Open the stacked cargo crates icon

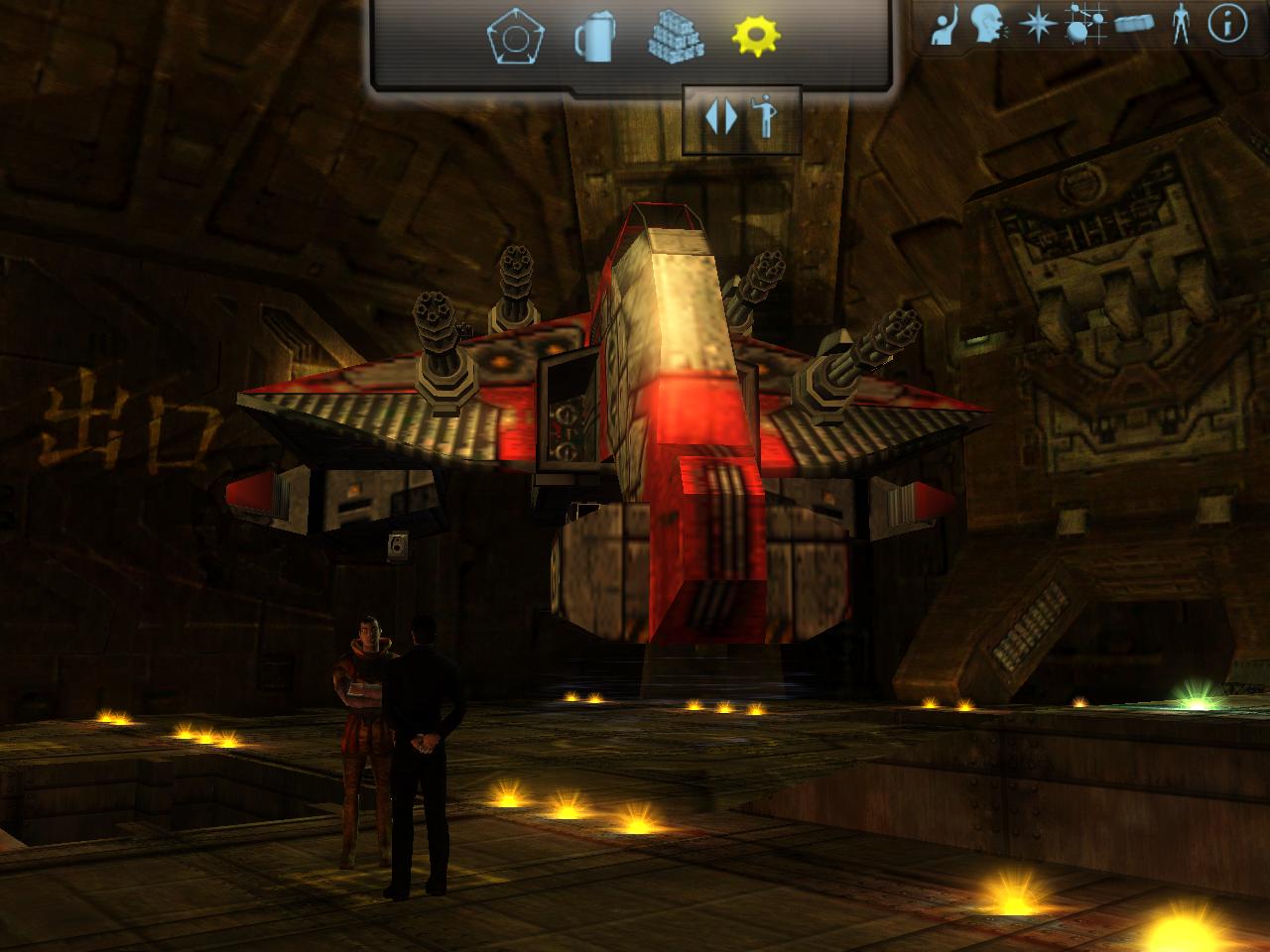[677, 39]
